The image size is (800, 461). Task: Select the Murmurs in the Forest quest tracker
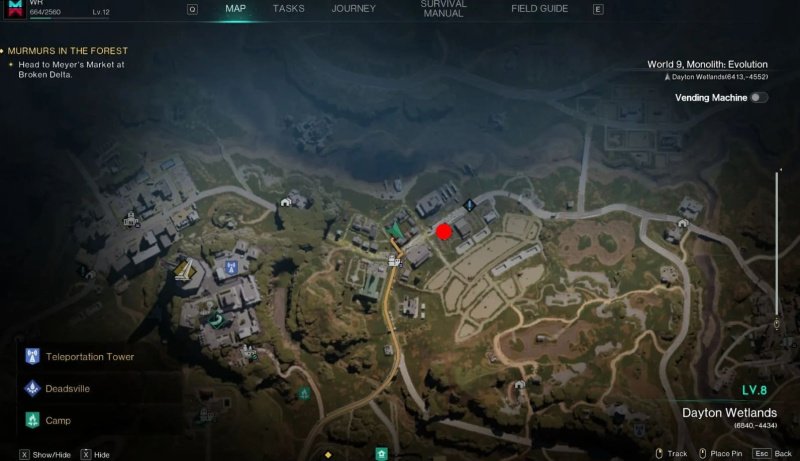pos(68,51)
